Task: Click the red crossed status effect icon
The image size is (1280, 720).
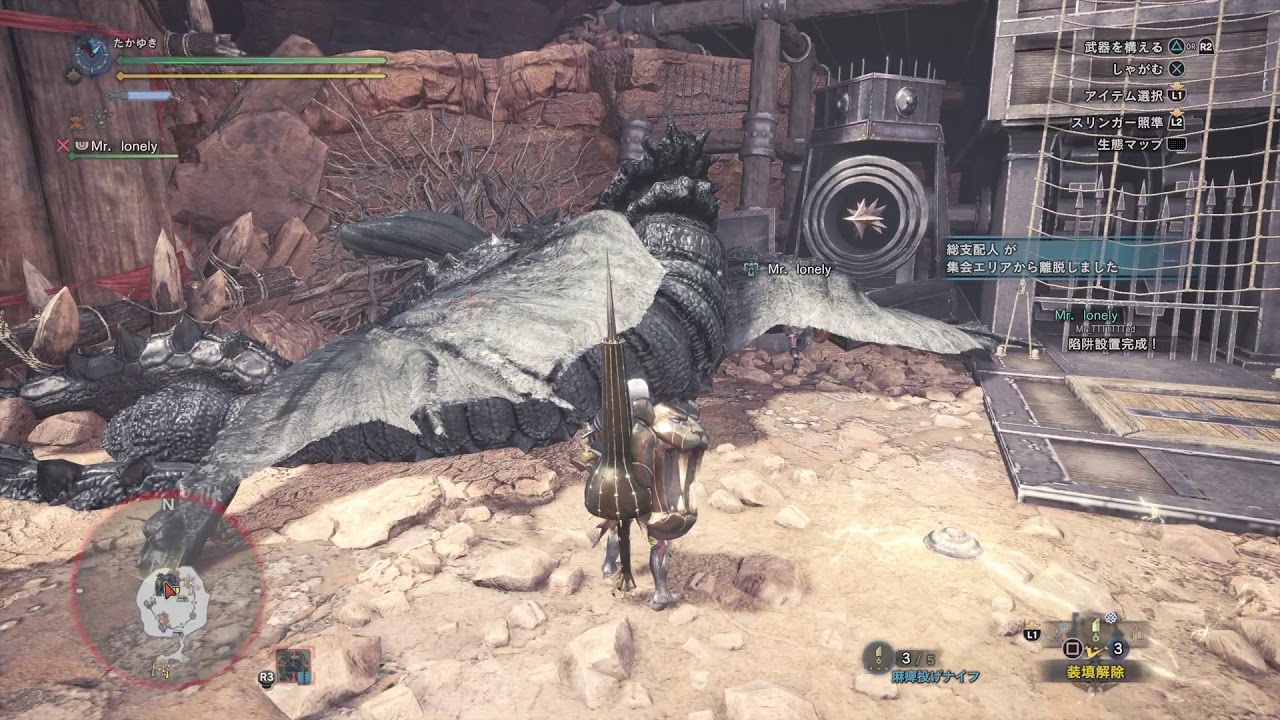Action: [76, 122]
